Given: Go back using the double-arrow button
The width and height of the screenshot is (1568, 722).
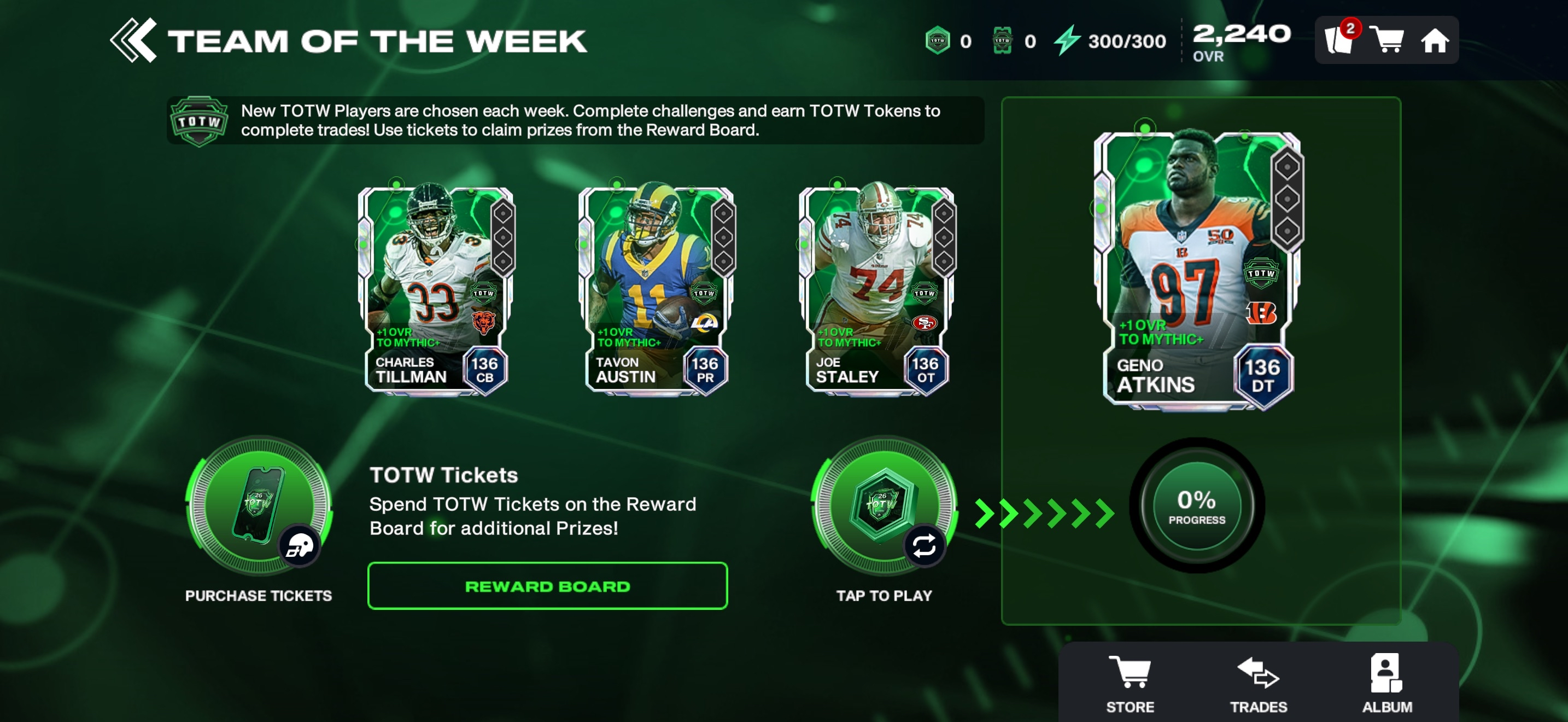Looking at the screenshot, I should pyautogui.click(x=133, y=40).
